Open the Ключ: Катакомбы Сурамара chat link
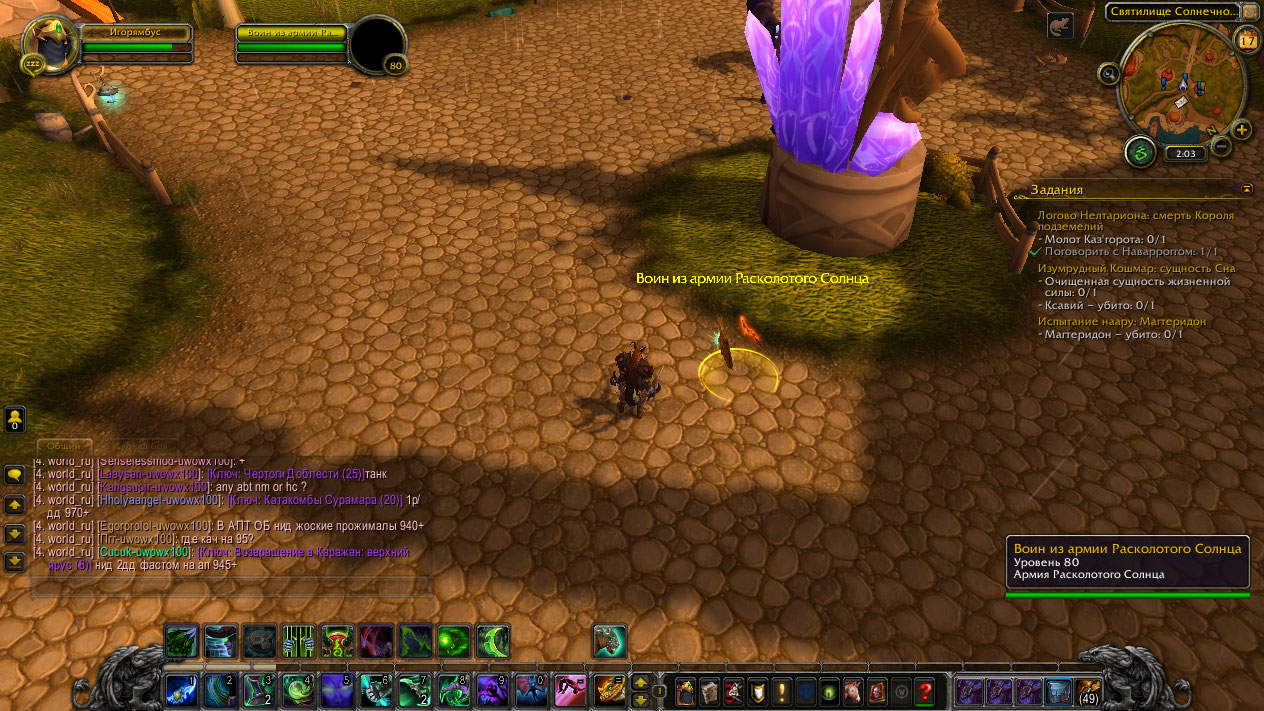The image size is (1264, 711). [x=315, y=500]
